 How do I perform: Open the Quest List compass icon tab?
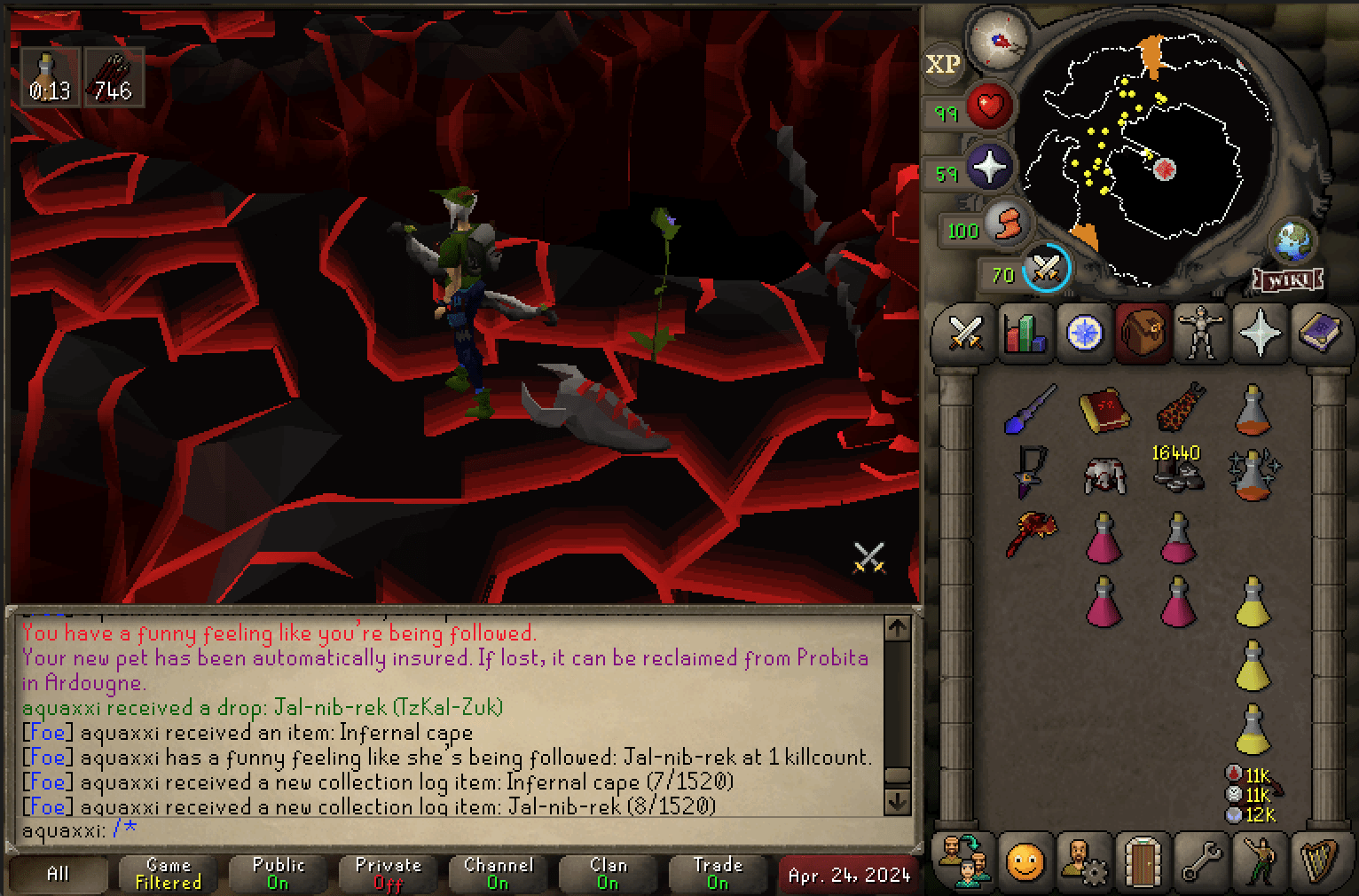pyautogui.click(x=1083, y=334)
